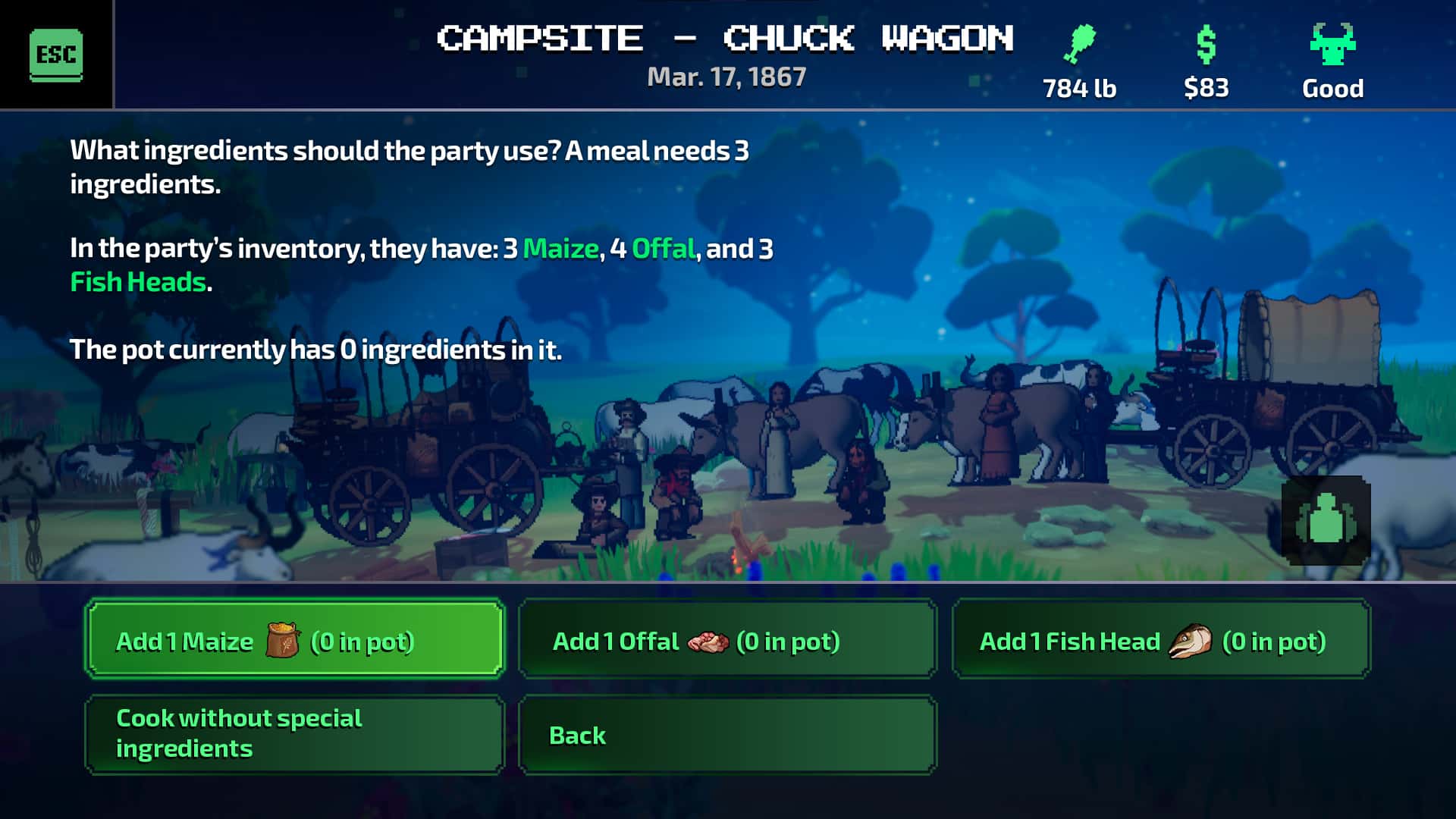Viewport: 1456px width, 819px height.
Task: Toggle the Add 1 Fish Head selection
Action: [x=1160, y=639]
